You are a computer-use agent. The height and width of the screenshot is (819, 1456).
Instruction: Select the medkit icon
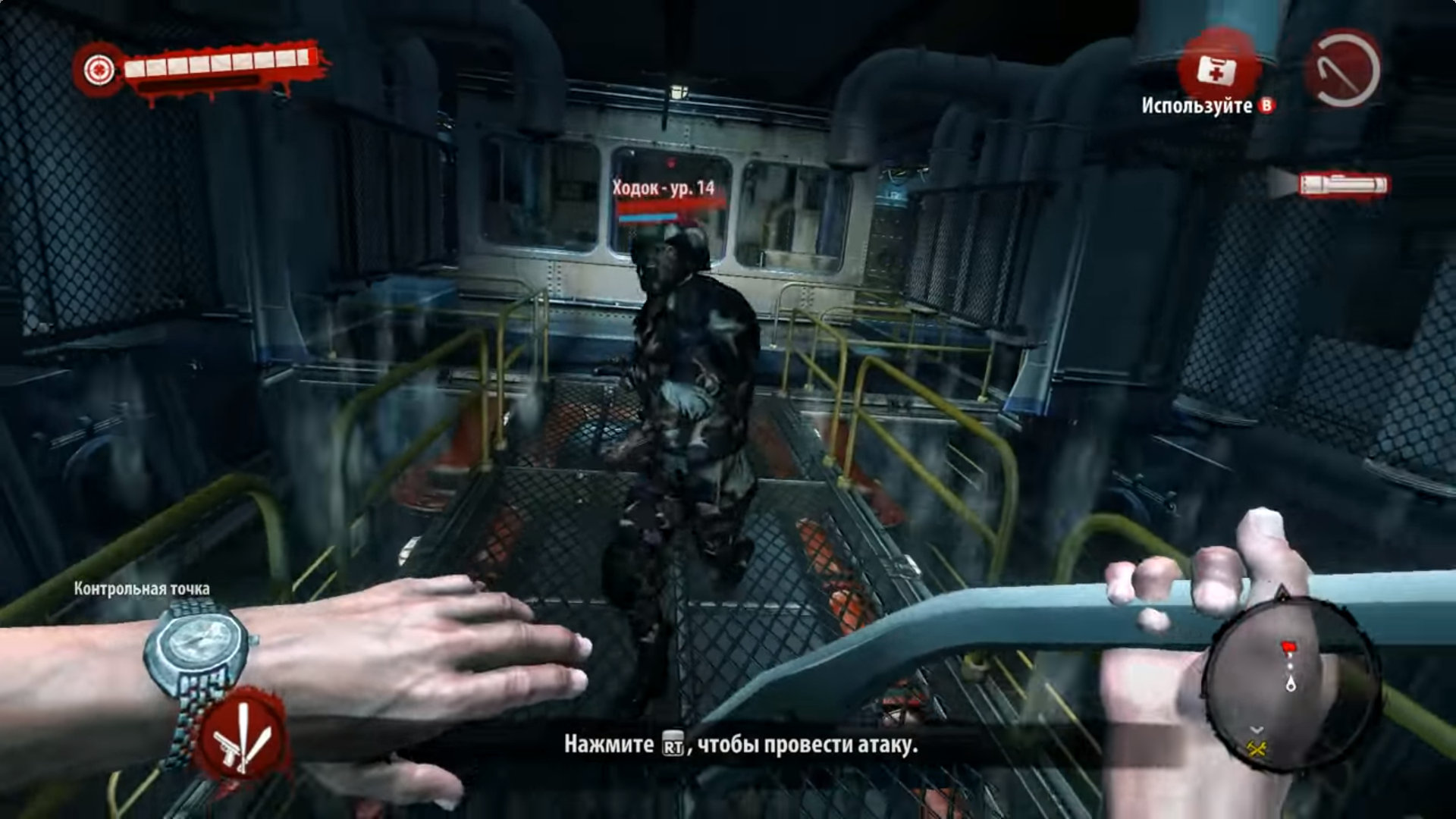click(1216, 69)
